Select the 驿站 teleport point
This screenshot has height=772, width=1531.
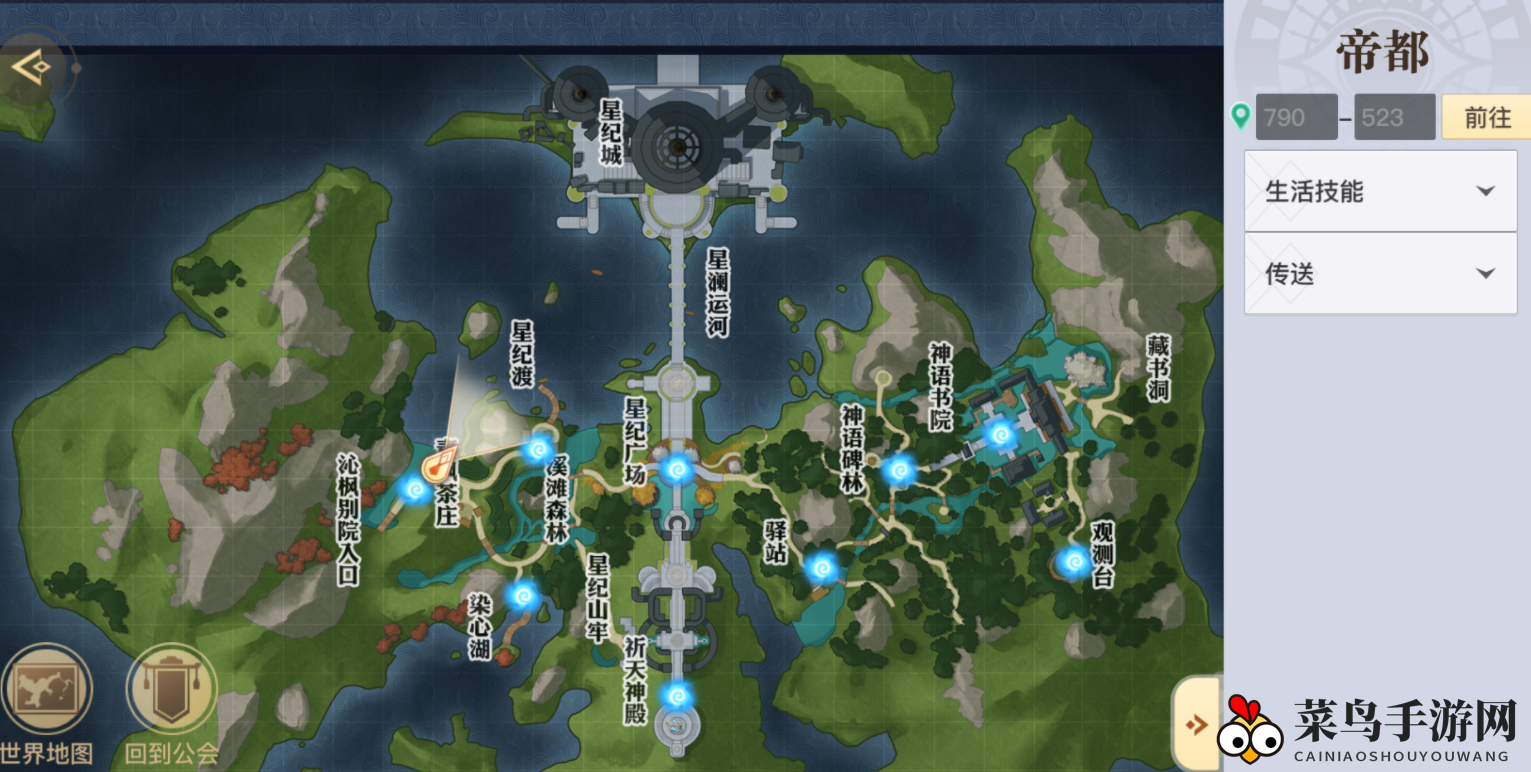click(x=822, y=568)
